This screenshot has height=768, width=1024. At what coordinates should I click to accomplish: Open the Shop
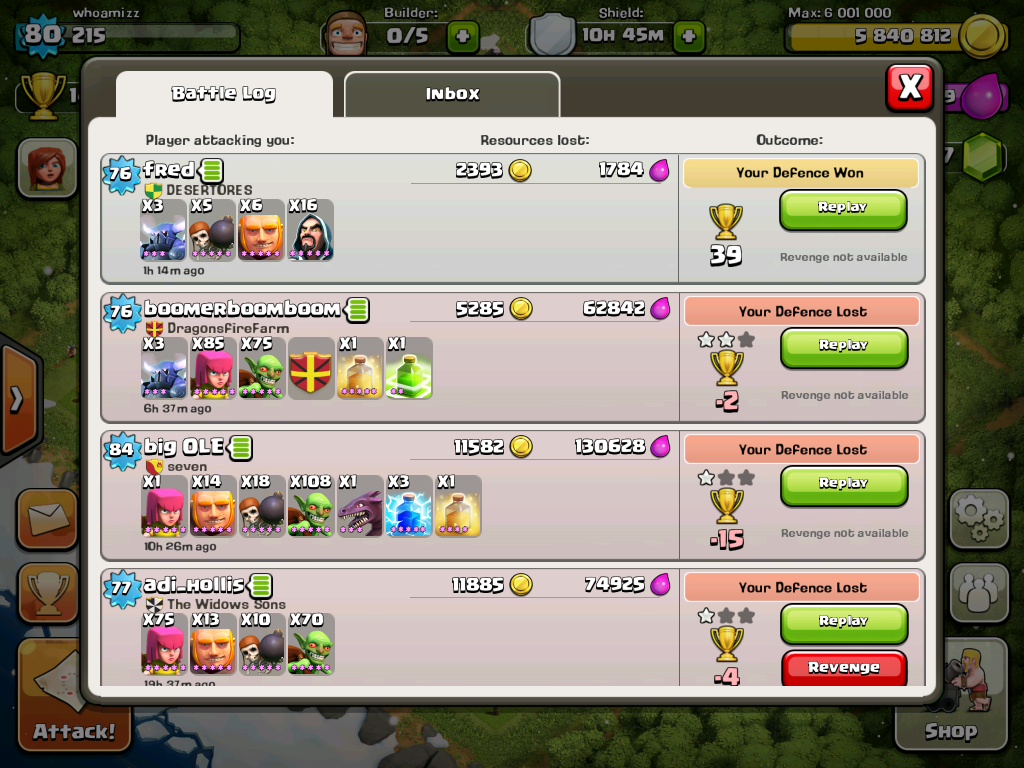[949, 700]
